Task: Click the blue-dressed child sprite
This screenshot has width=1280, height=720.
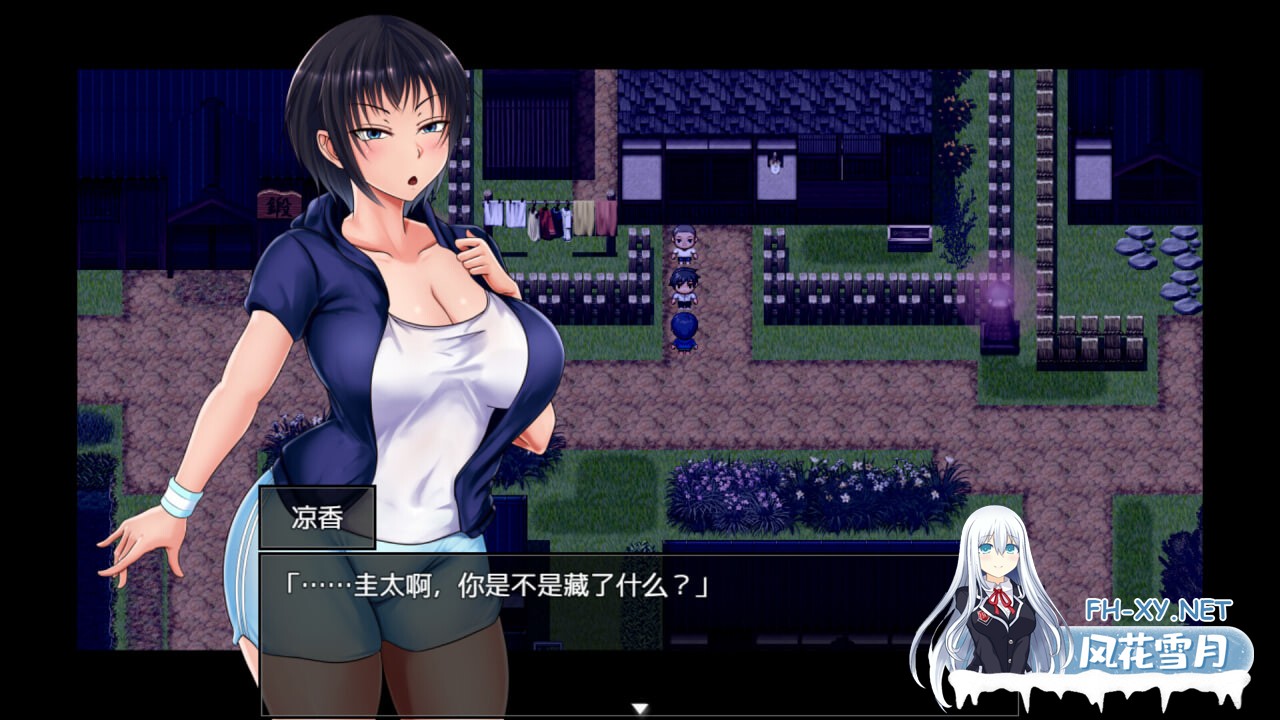Action: click(683, 332)
